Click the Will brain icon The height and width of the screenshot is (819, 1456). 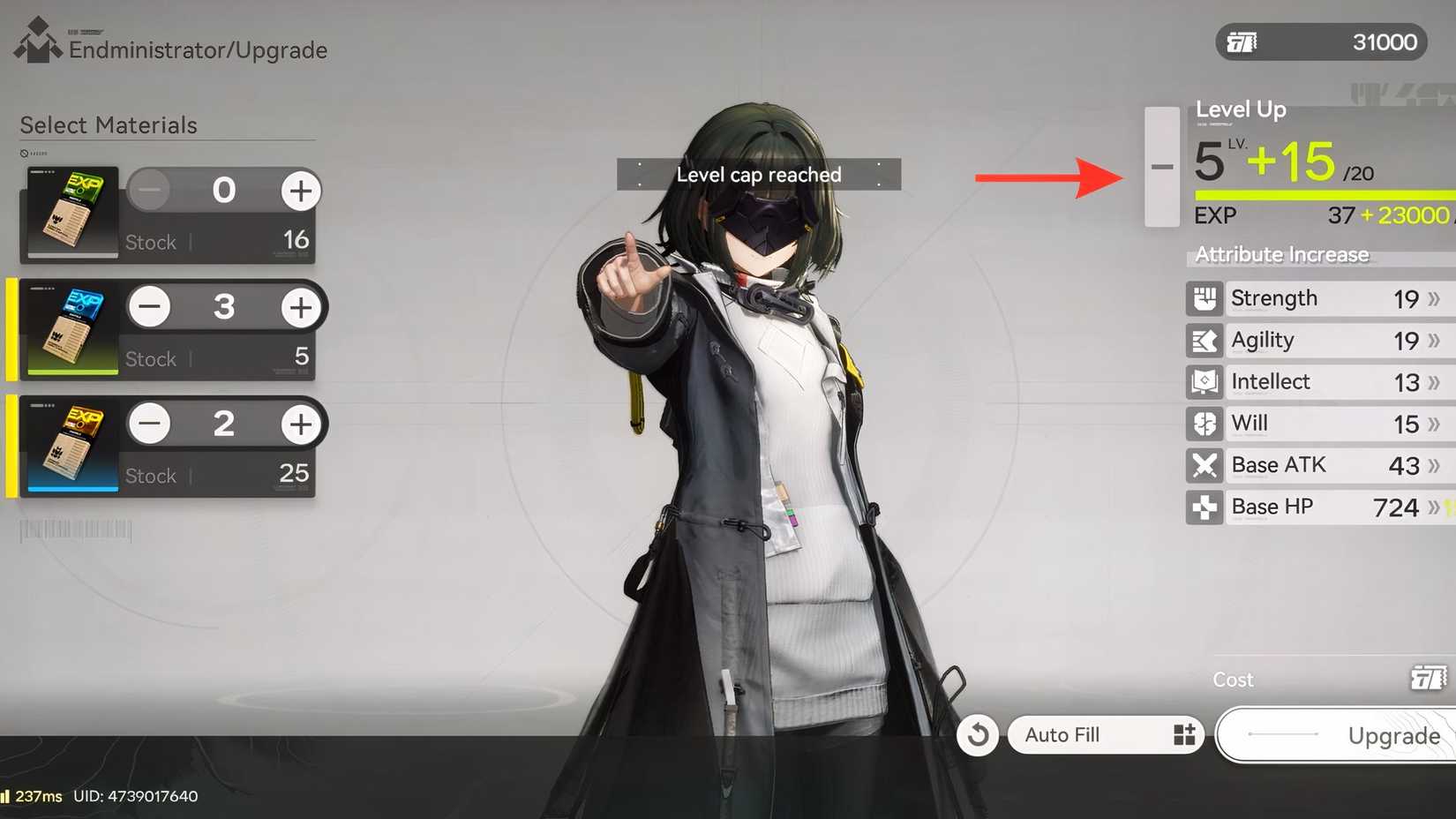tap(1205, 424)
